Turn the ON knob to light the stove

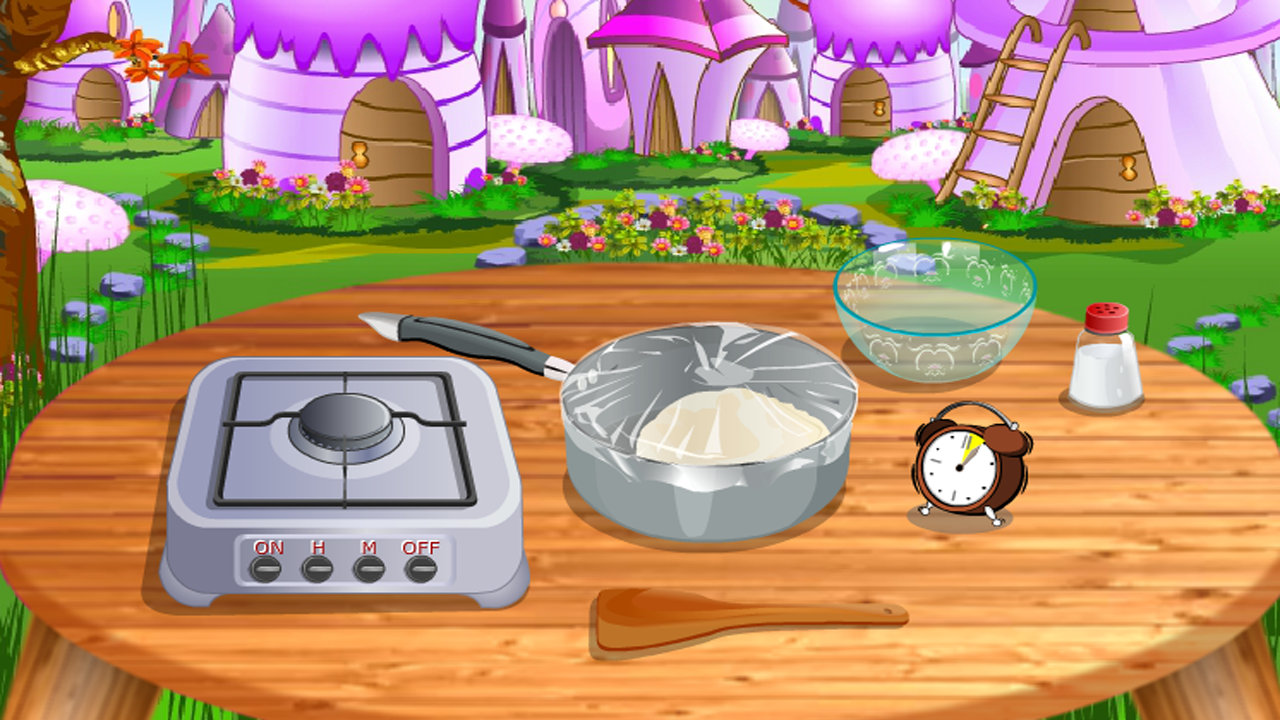tap(265, 570)
